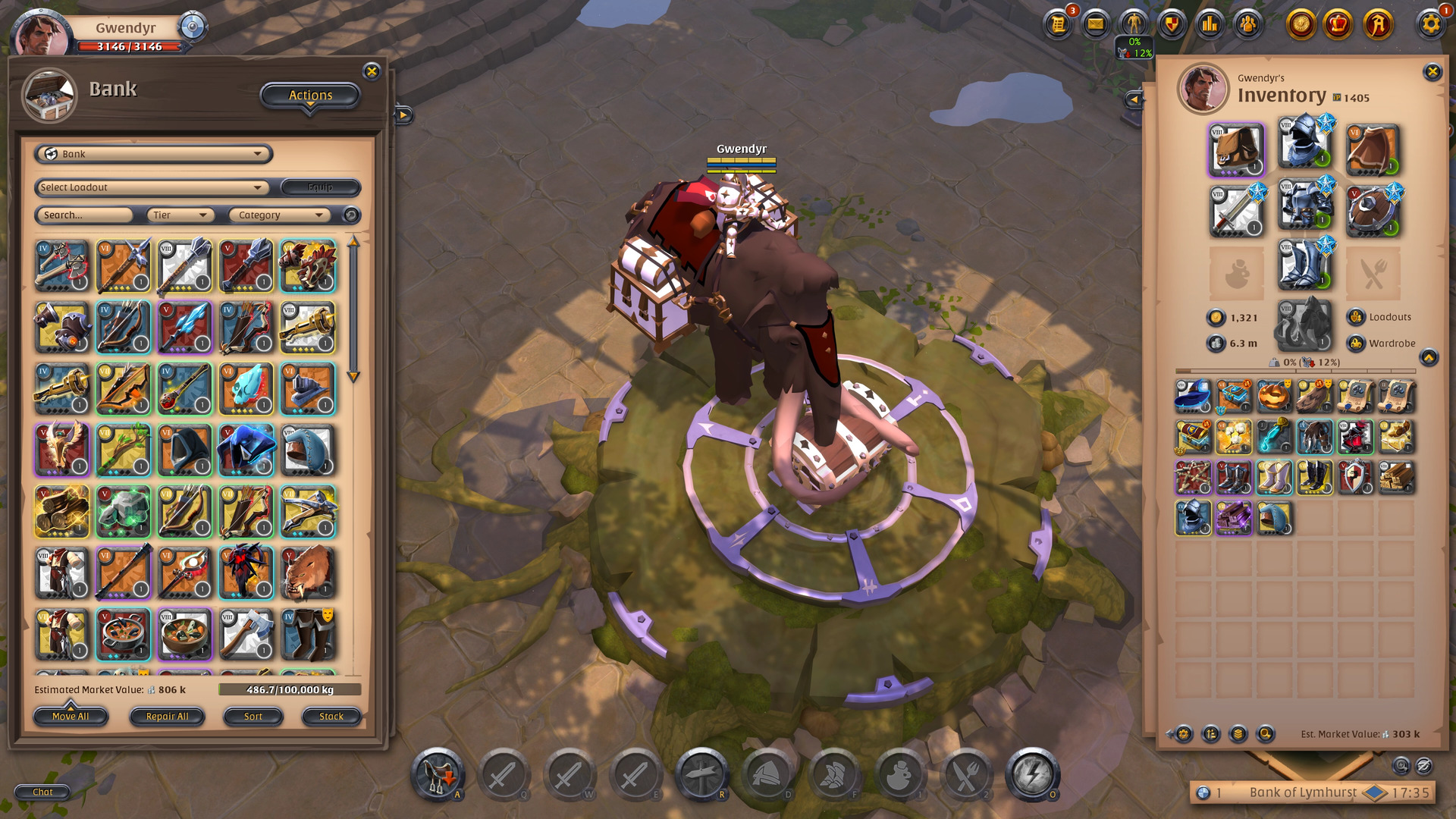Open the Loadouts option in inventory

click(x=1382, y=317)
